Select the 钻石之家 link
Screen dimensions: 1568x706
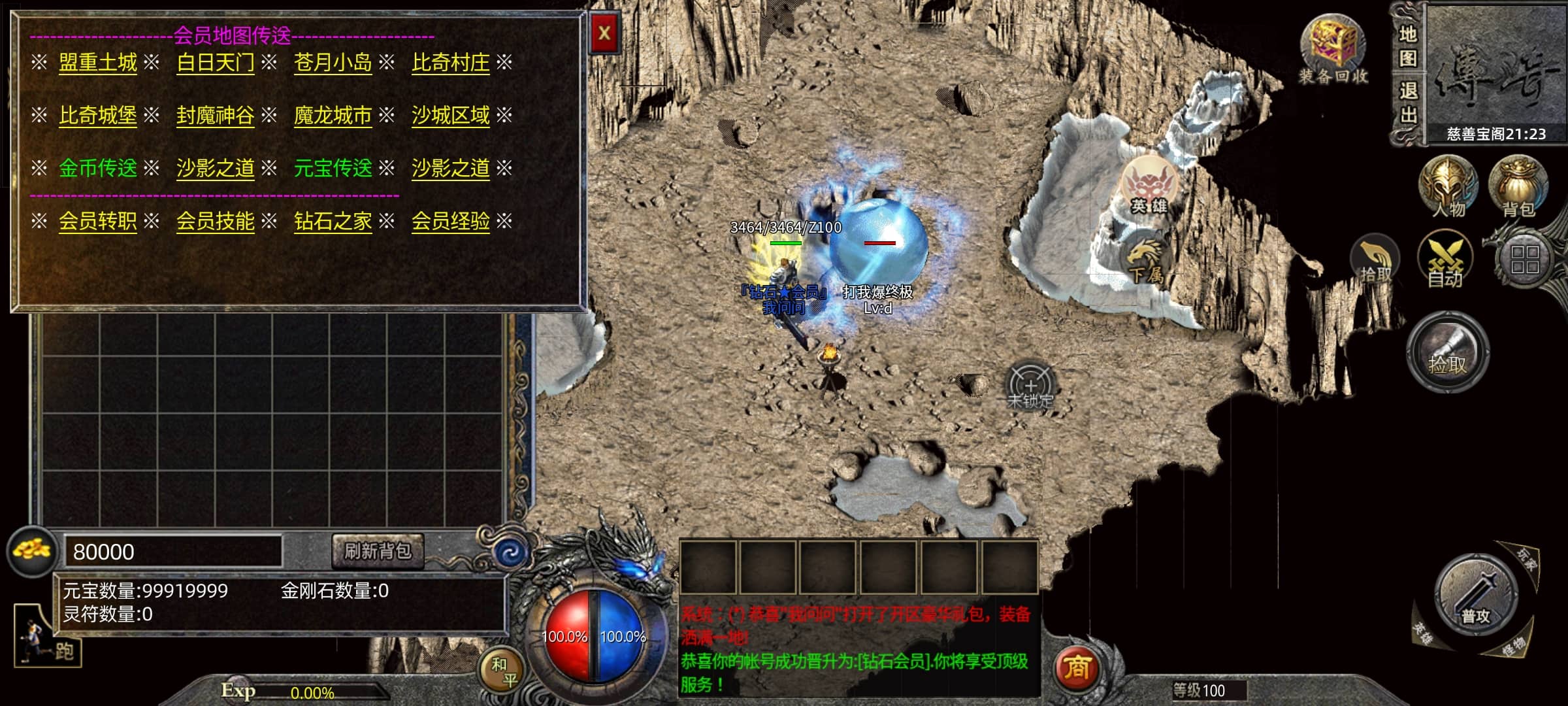point(333,222)
